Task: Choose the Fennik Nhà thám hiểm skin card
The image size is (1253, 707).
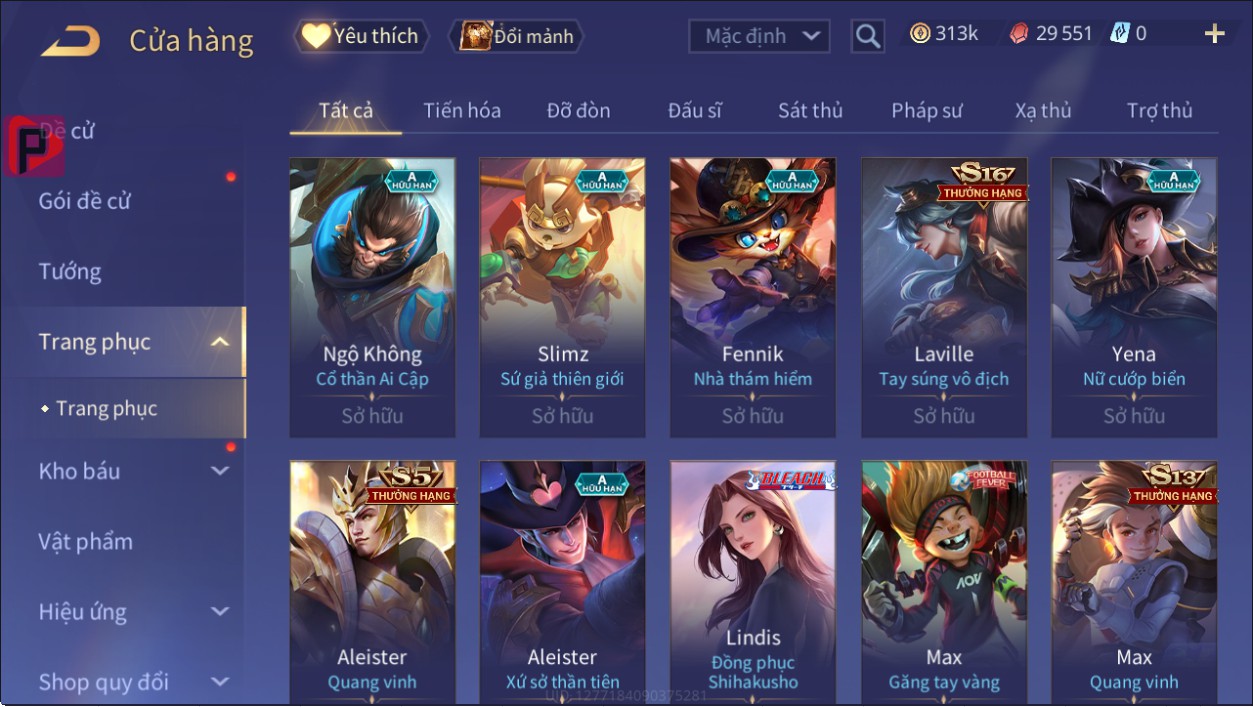Action: coord(752,297)
